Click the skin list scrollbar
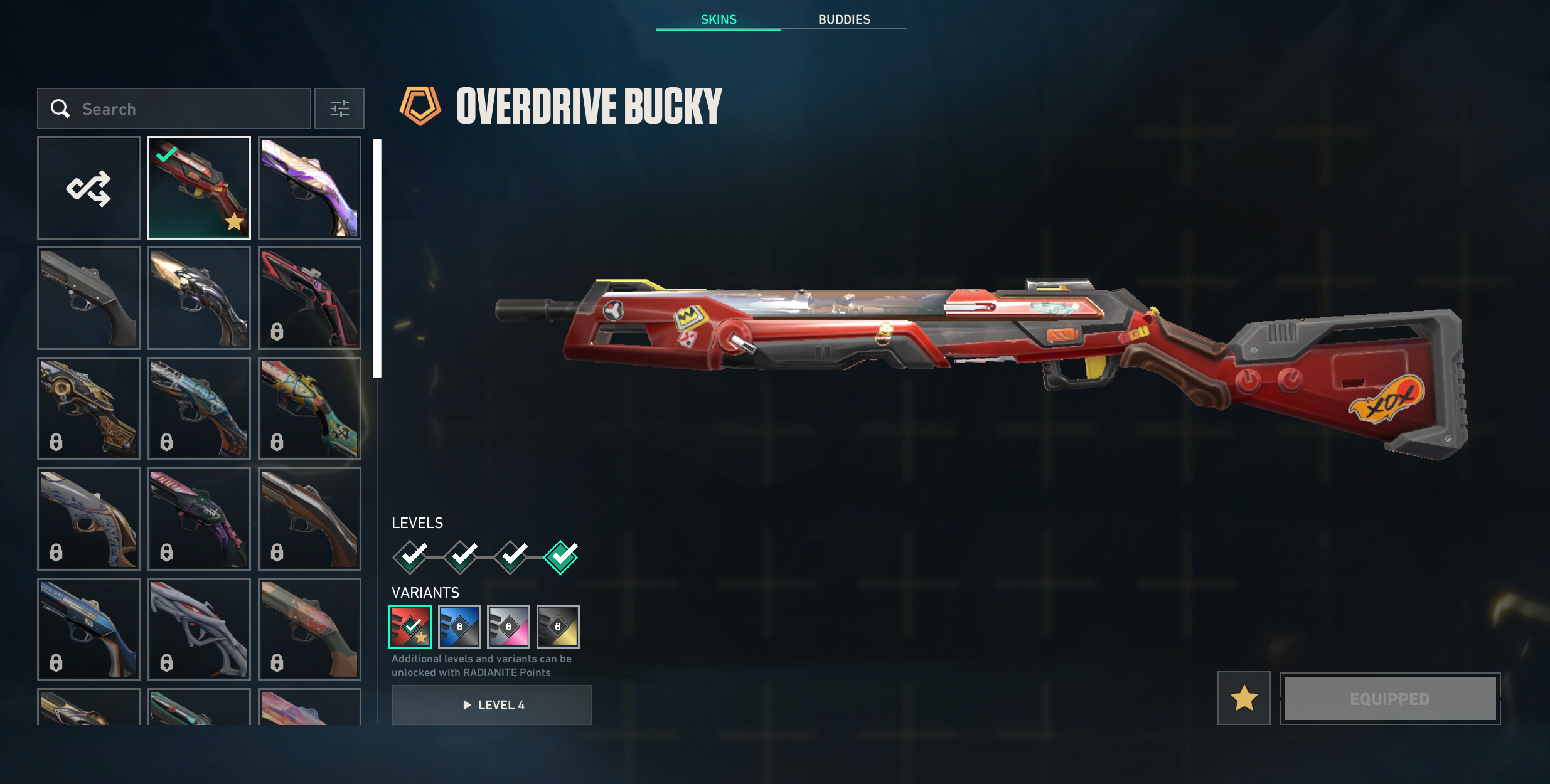This screenshot has height=784, width=1550. (377, 258)
